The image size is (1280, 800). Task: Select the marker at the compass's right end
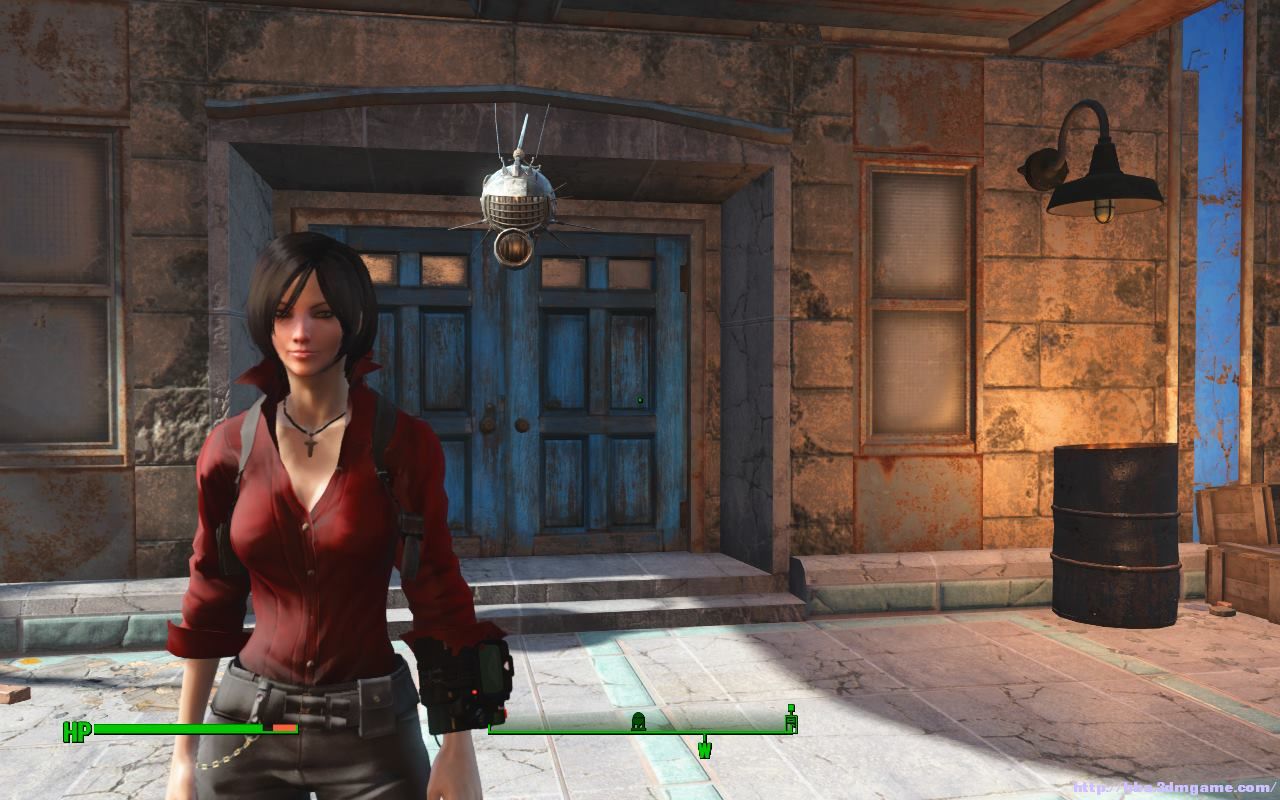point(791,718)
